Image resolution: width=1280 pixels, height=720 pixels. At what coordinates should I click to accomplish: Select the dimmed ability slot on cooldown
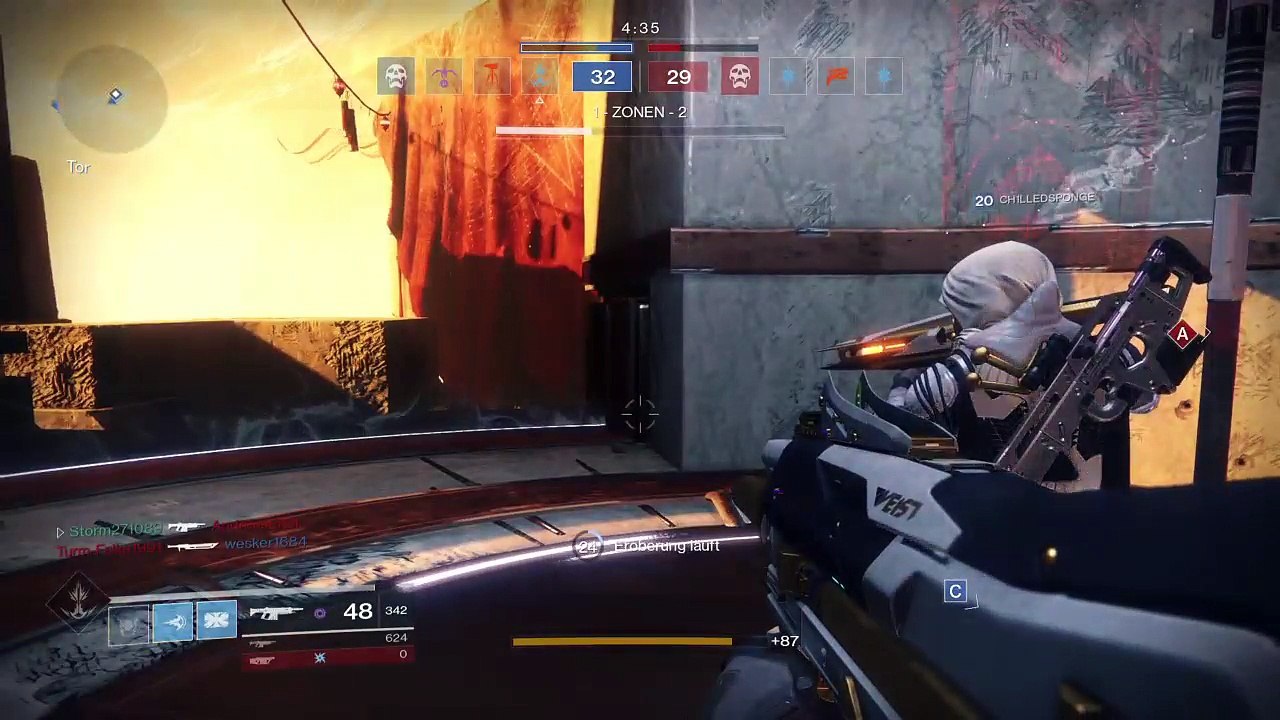point(129,622)
